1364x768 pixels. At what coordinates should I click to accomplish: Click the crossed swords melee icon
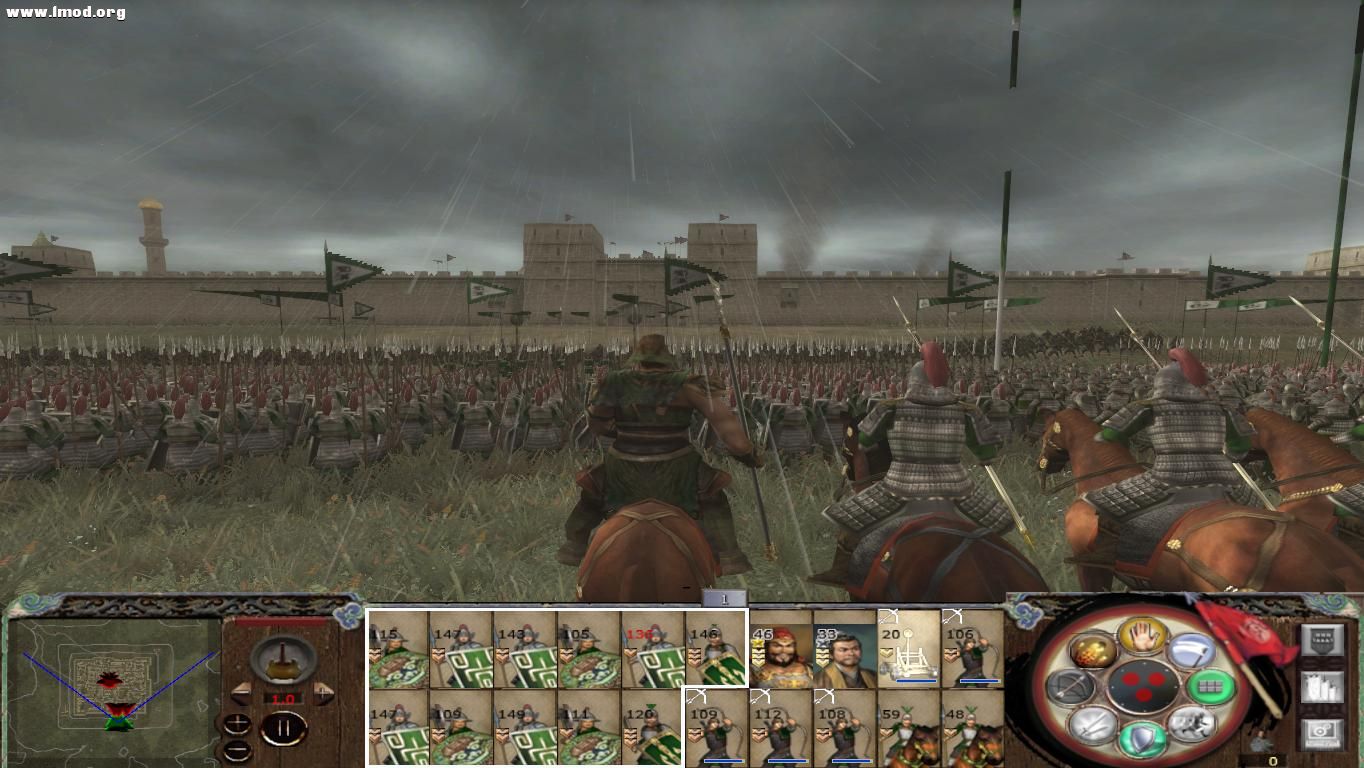tap(1092, 726)
